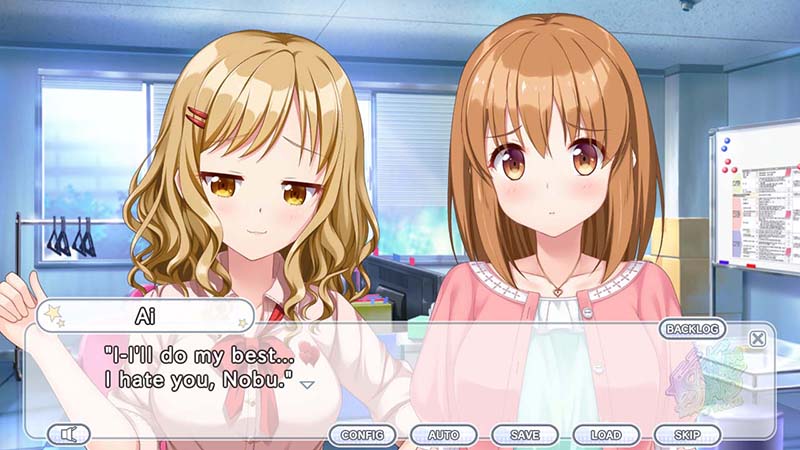The image size is (800, 450).
Task: Close the dialogue text box
Action: point(757,338)
